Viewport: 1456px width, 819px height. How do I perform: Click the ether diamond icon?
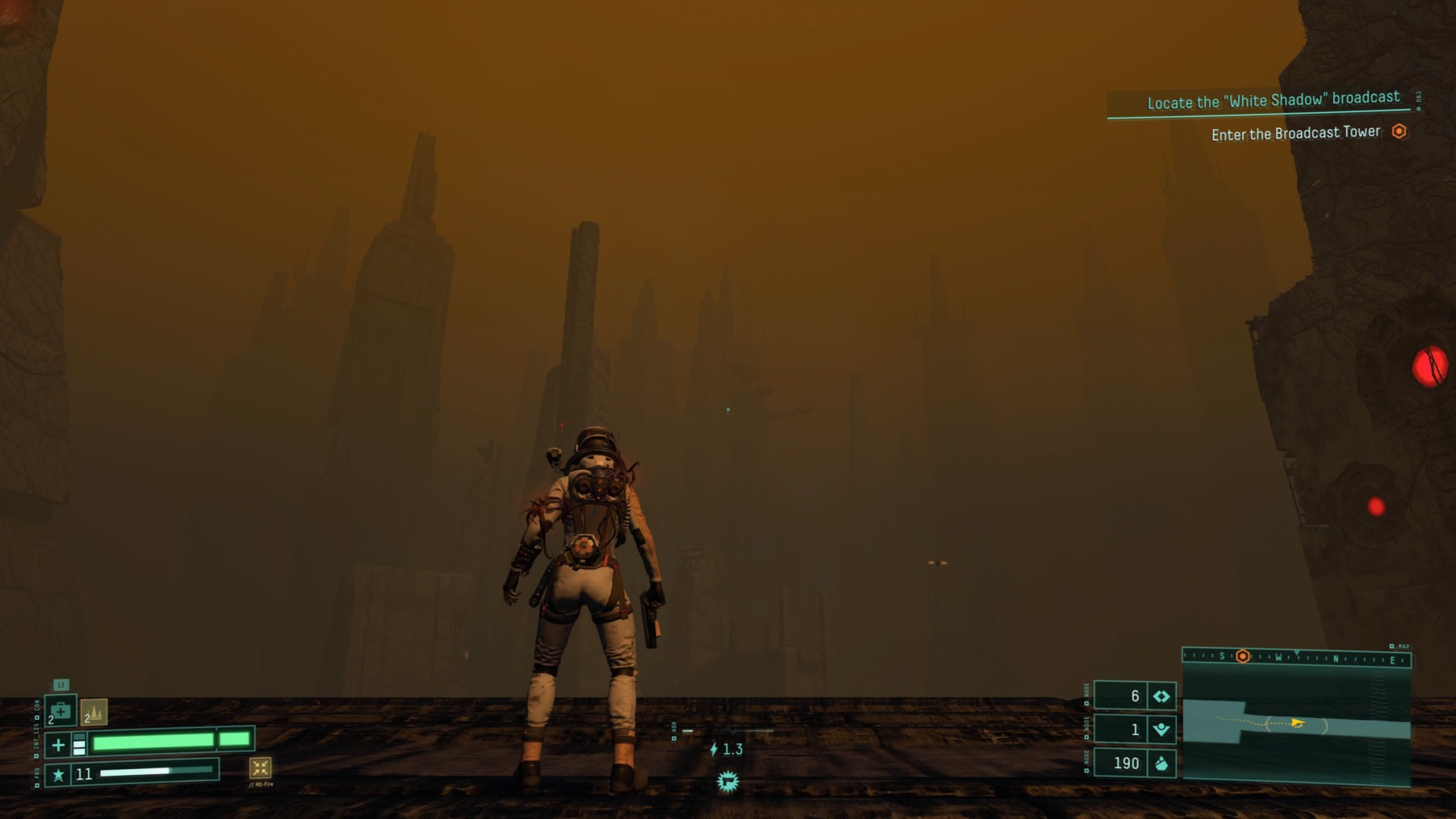pyautogui.click(x=1162, y=697)
